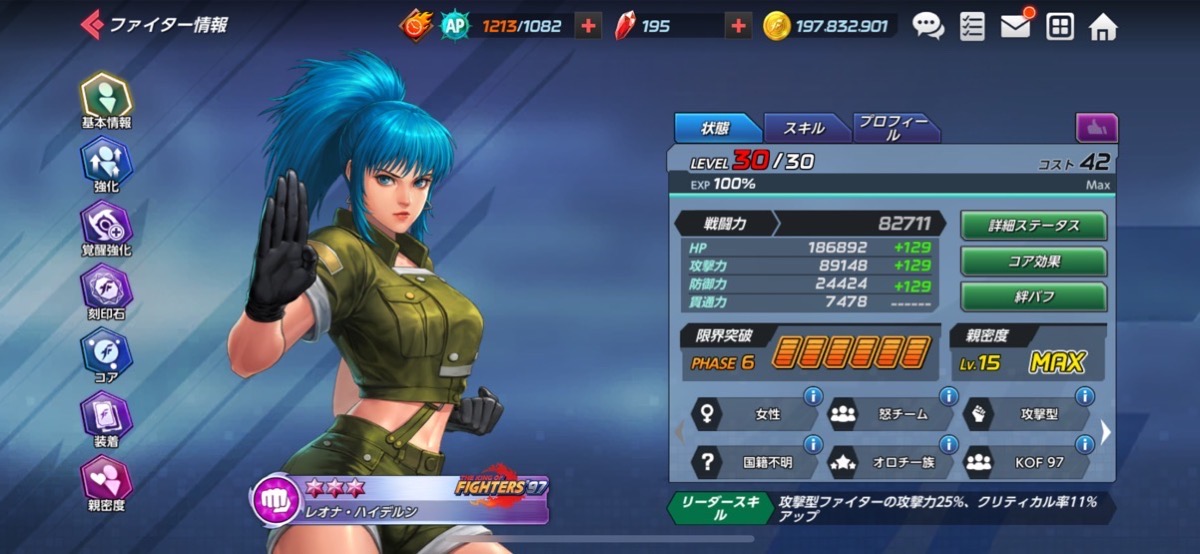Image resolution: width=1200 pixels, height=554 pixels.
Task: Open the 絆バフ panel
Action: coord(1033,297)
